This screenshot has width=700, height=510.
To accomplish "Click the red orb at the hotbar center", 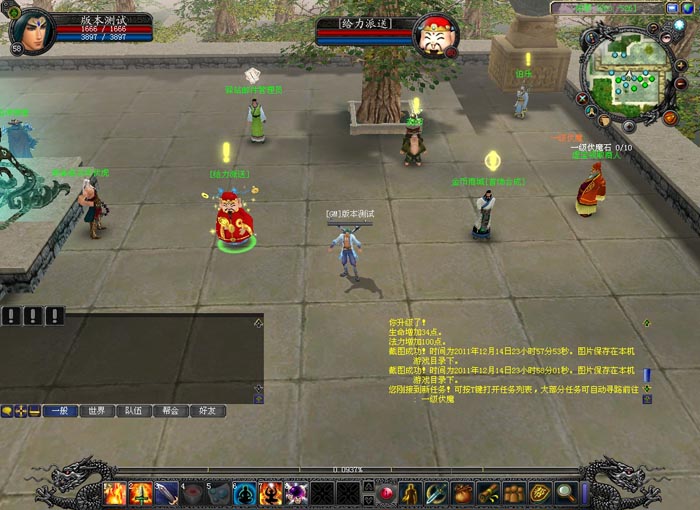I will [x=386, y=493].
